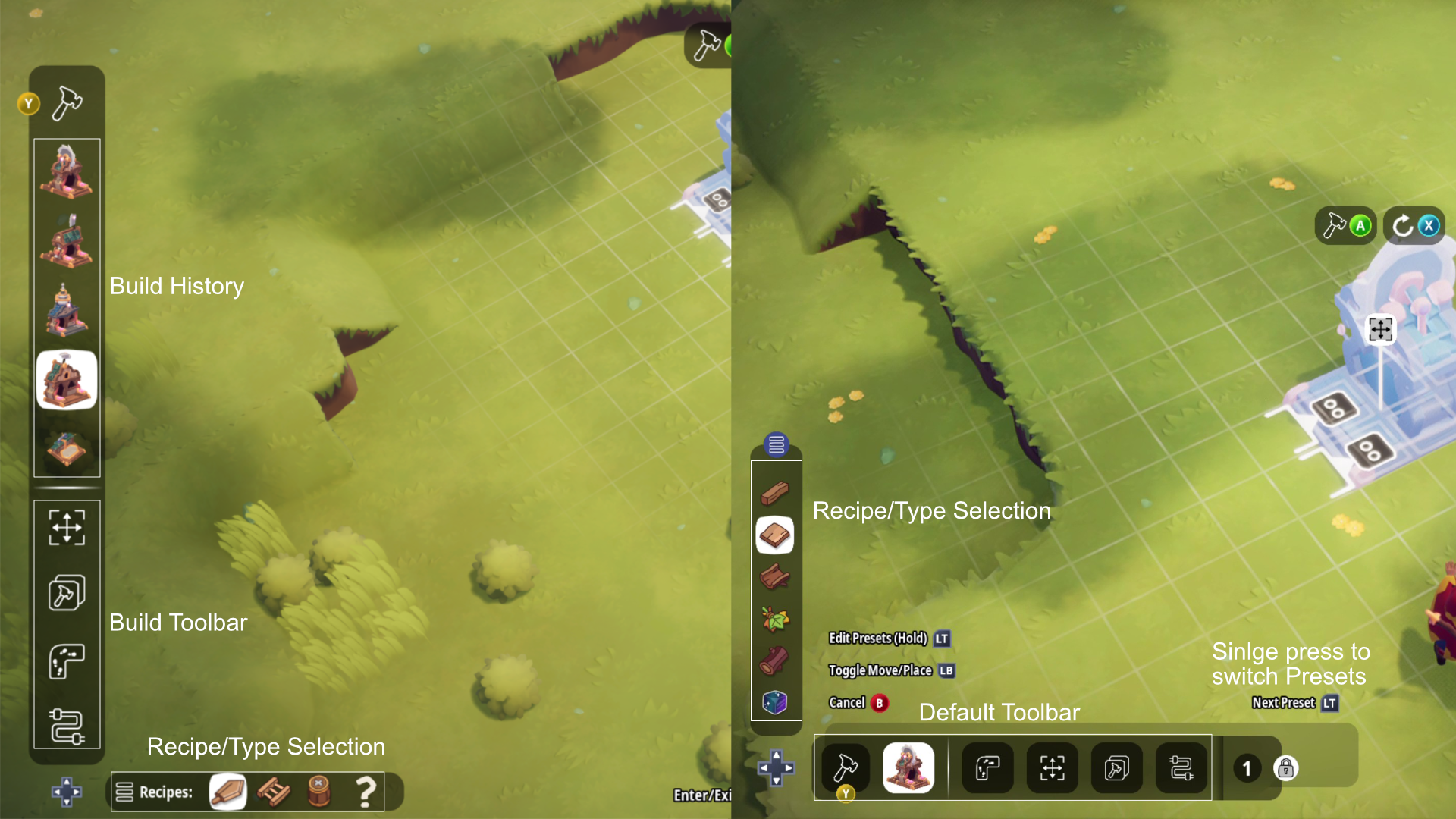Pick the leaves recipe in vertical list
The image size is (1456, 819).
click(x=775, y=619)
